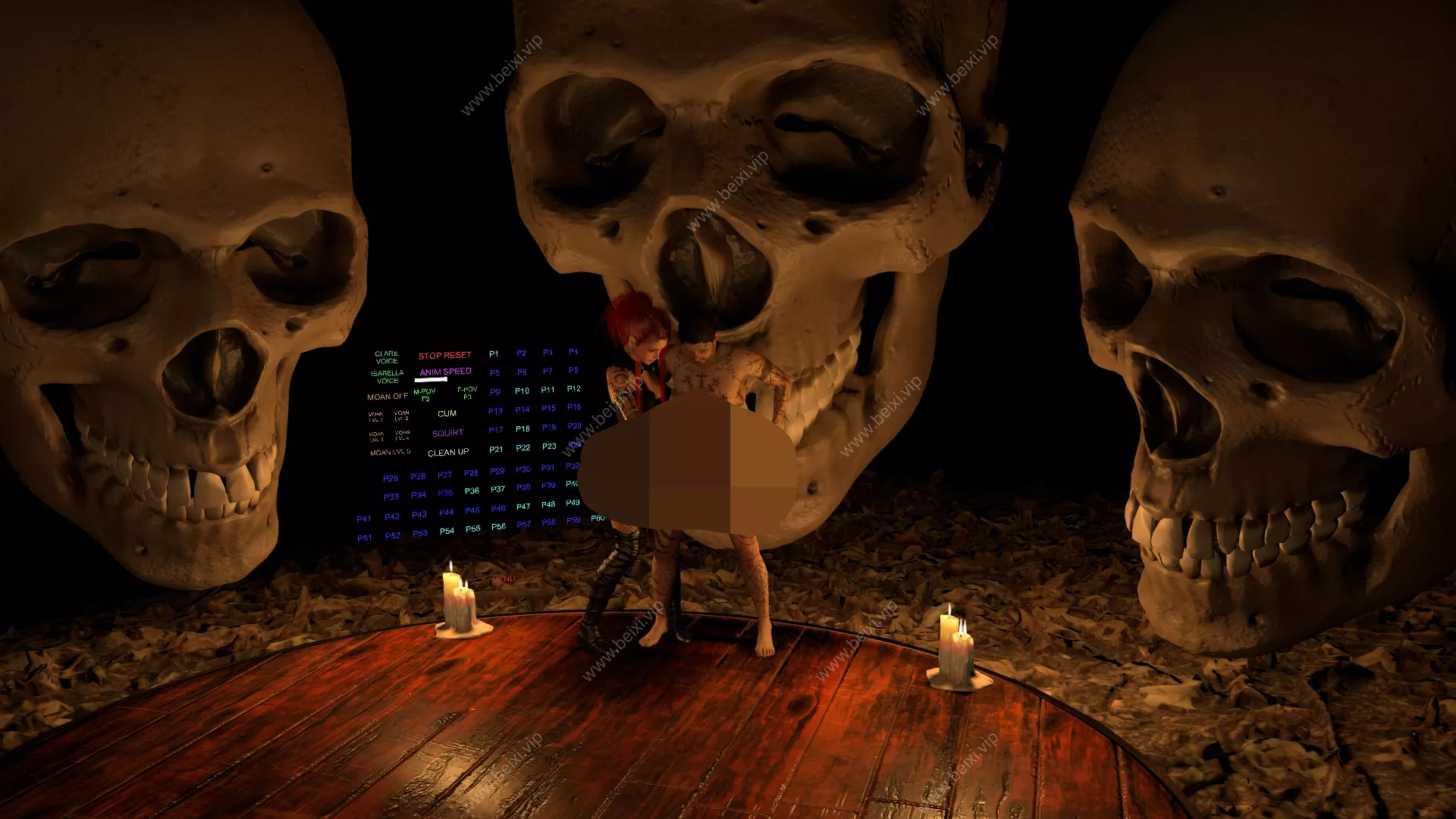Set MOAN LVL 3

pyautogui.click(x=375, y=436)
